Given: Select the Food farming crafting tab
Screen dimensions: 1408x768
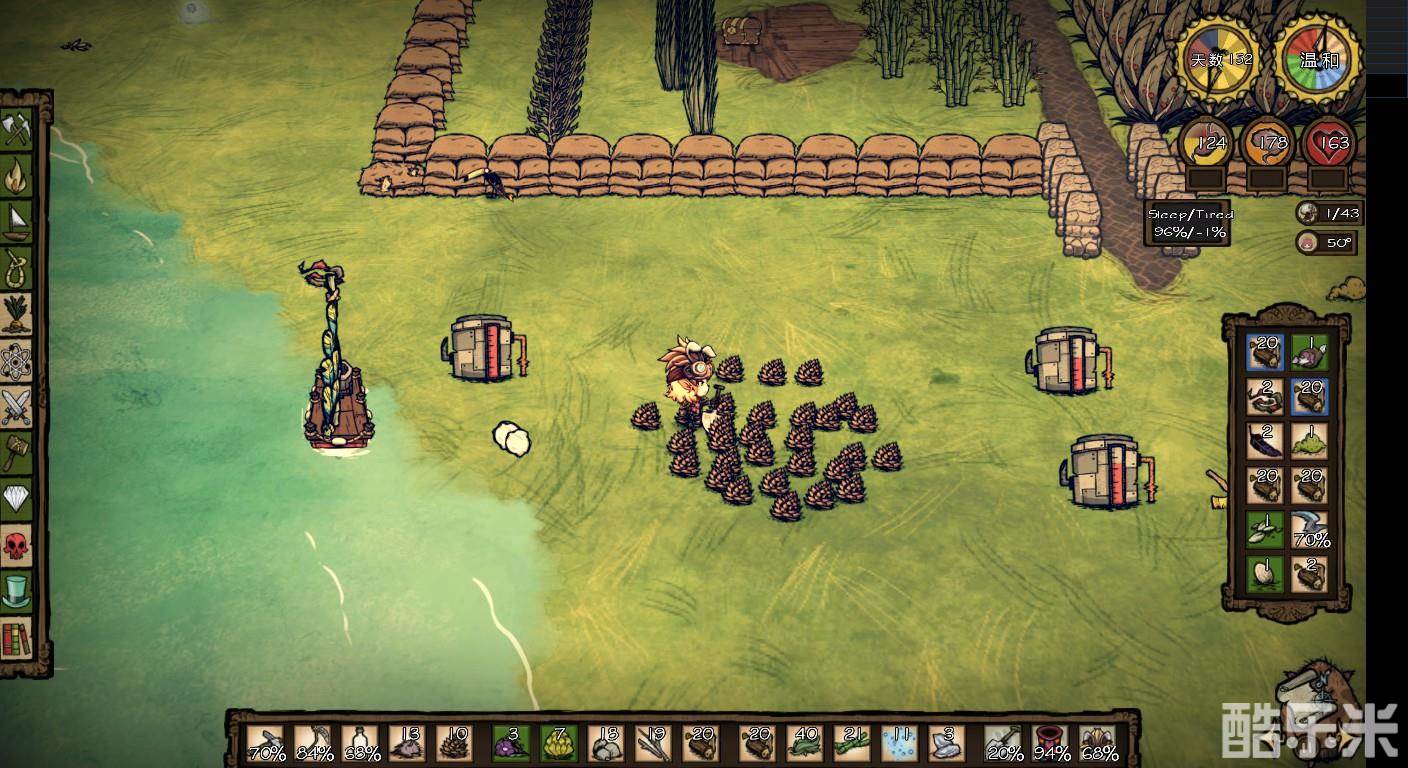Looking at the screenshot, I should 16,314.
